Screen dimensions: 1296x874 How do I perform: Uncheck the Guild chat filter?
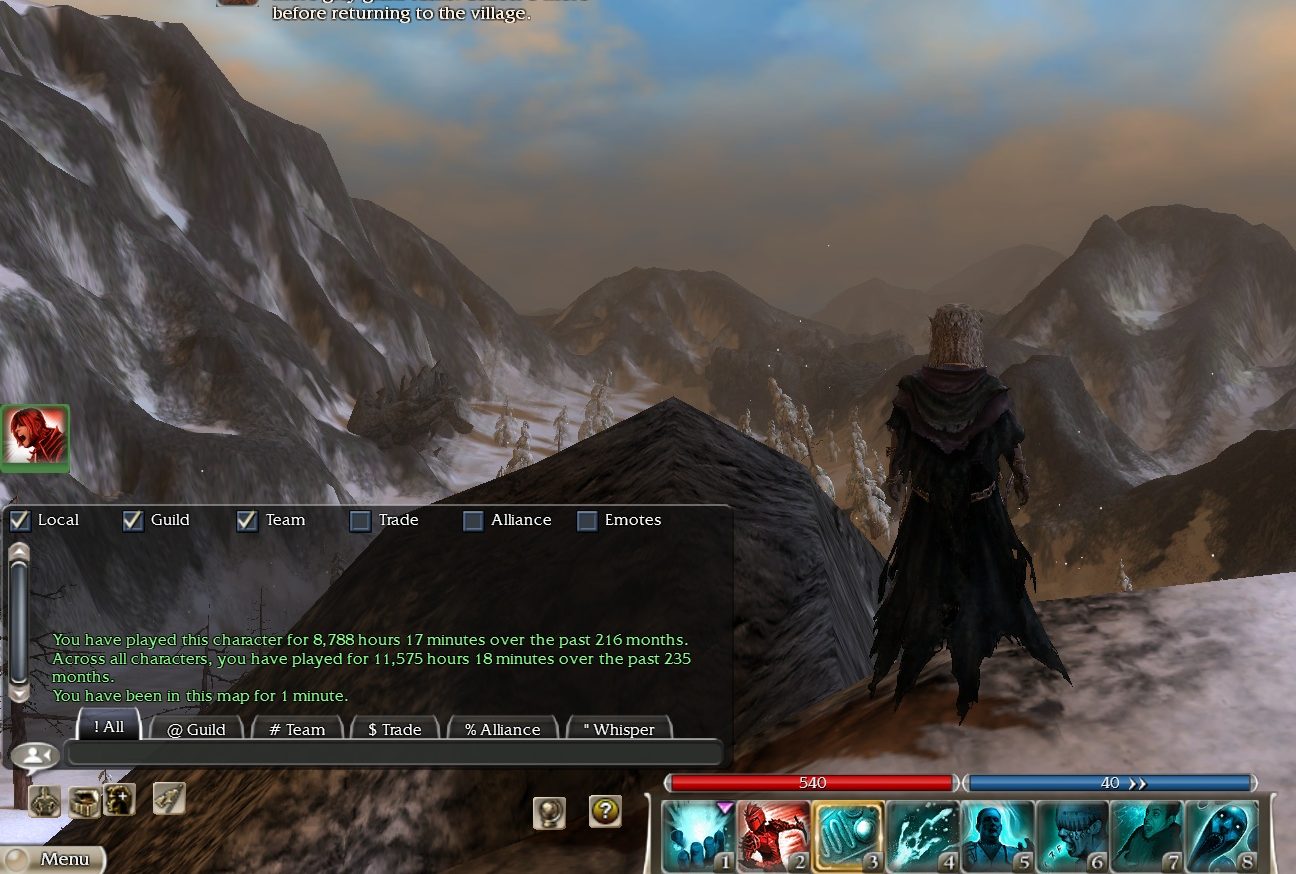(133, 520)
